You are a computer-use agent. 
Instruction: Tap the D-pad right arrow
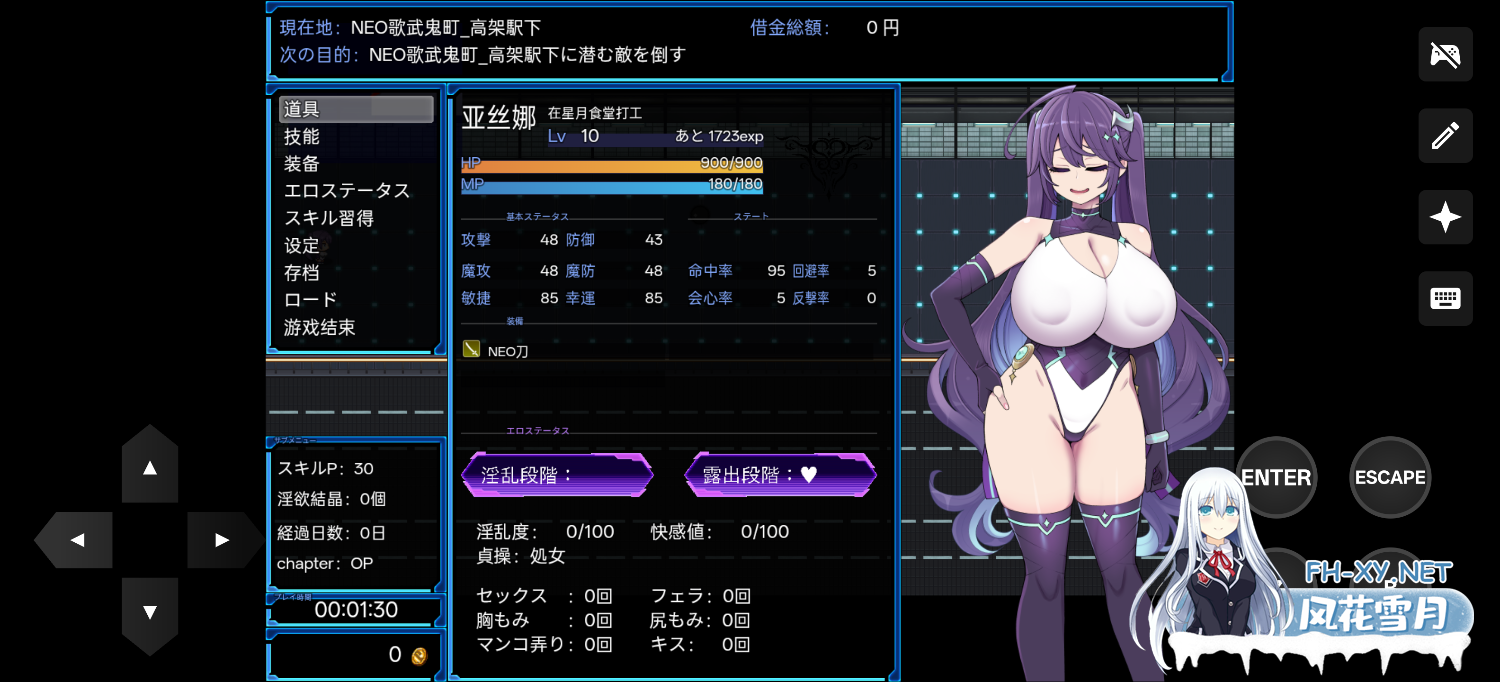222,540
